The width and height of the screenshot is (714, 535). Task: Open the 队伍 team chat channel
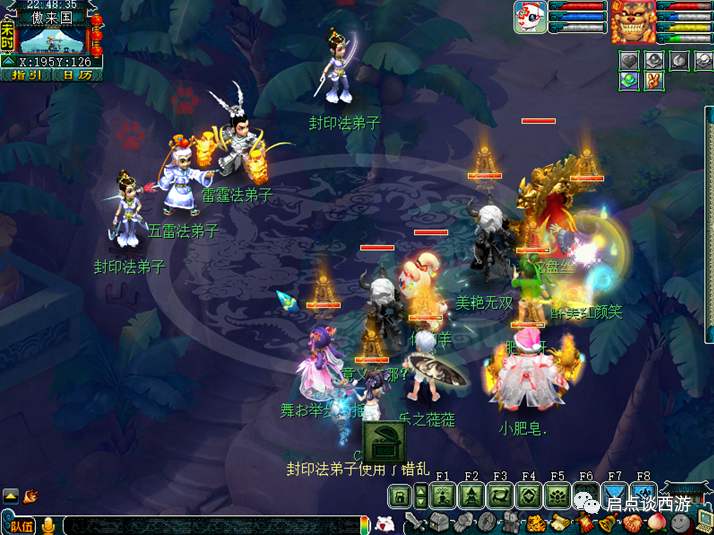(20, 524)
